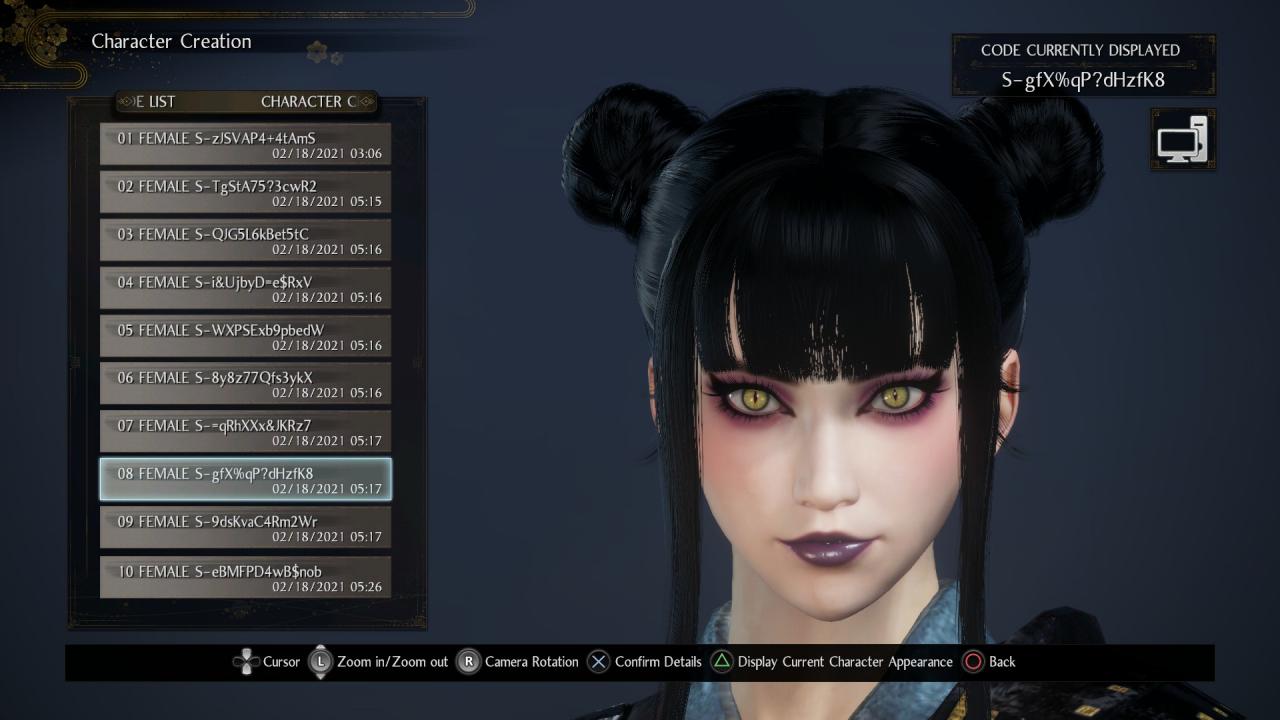Image resolution: width=1280 pixels, height=720 pixels.
Task: Select slot 10 code S-eBMFPD4wB$nob
Action: pos(245,578)
